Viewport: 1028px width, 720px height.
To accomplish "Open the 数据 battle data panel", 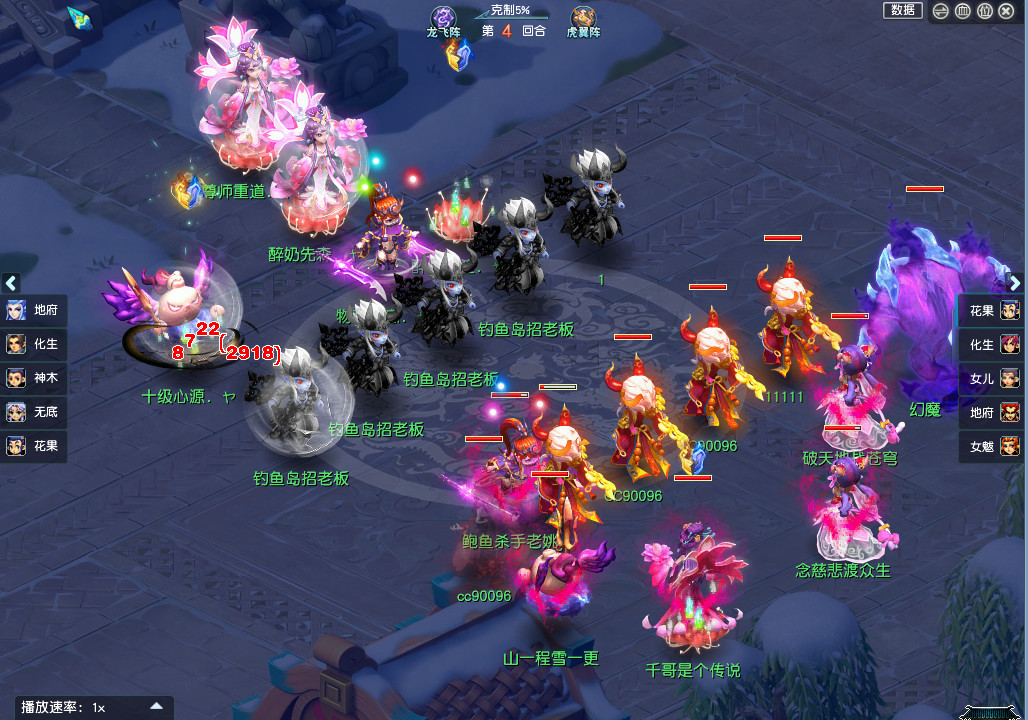I will tap(902, 10).
